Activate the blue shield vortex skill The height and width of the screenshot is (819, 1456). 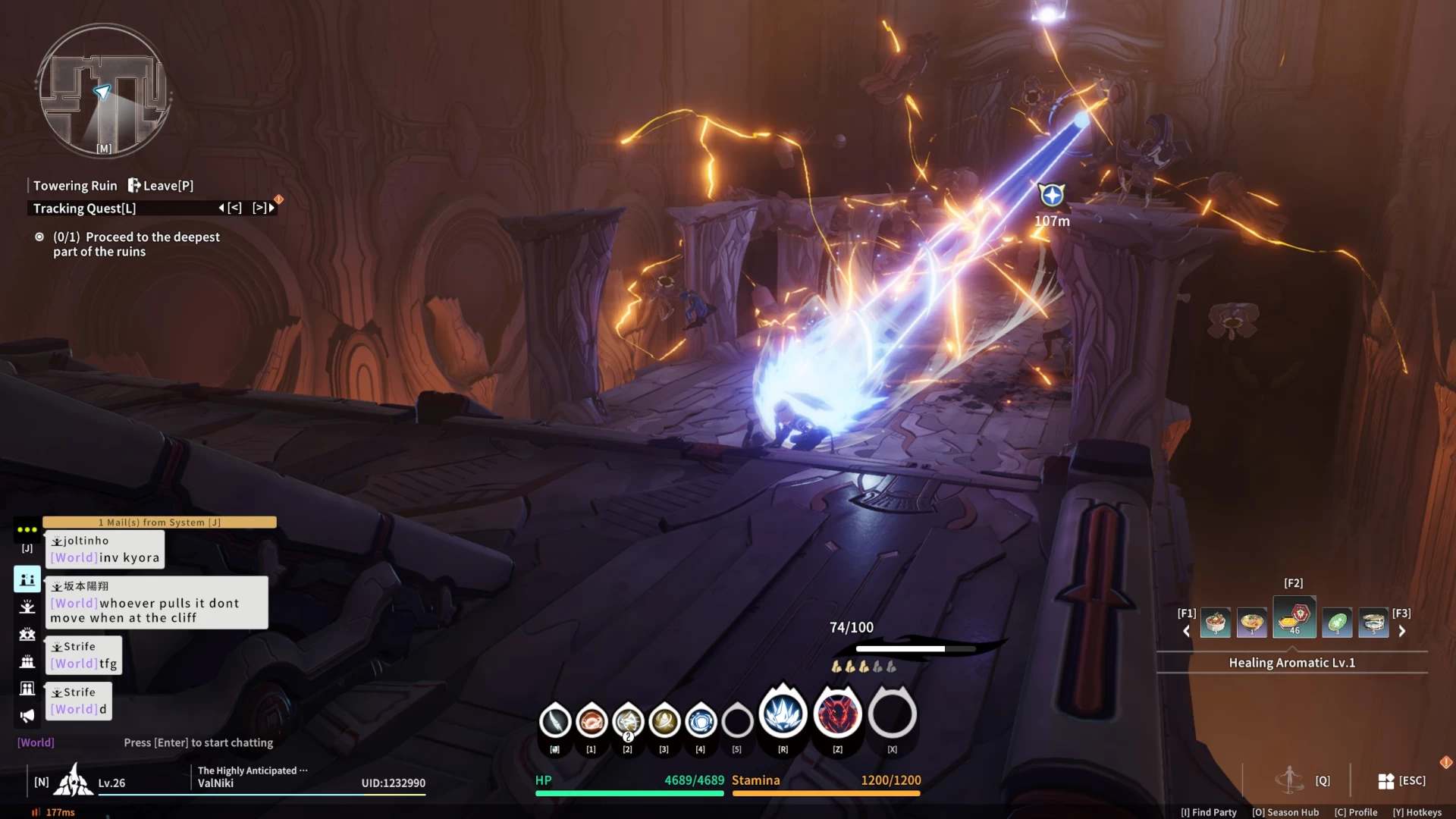[701, 720]
